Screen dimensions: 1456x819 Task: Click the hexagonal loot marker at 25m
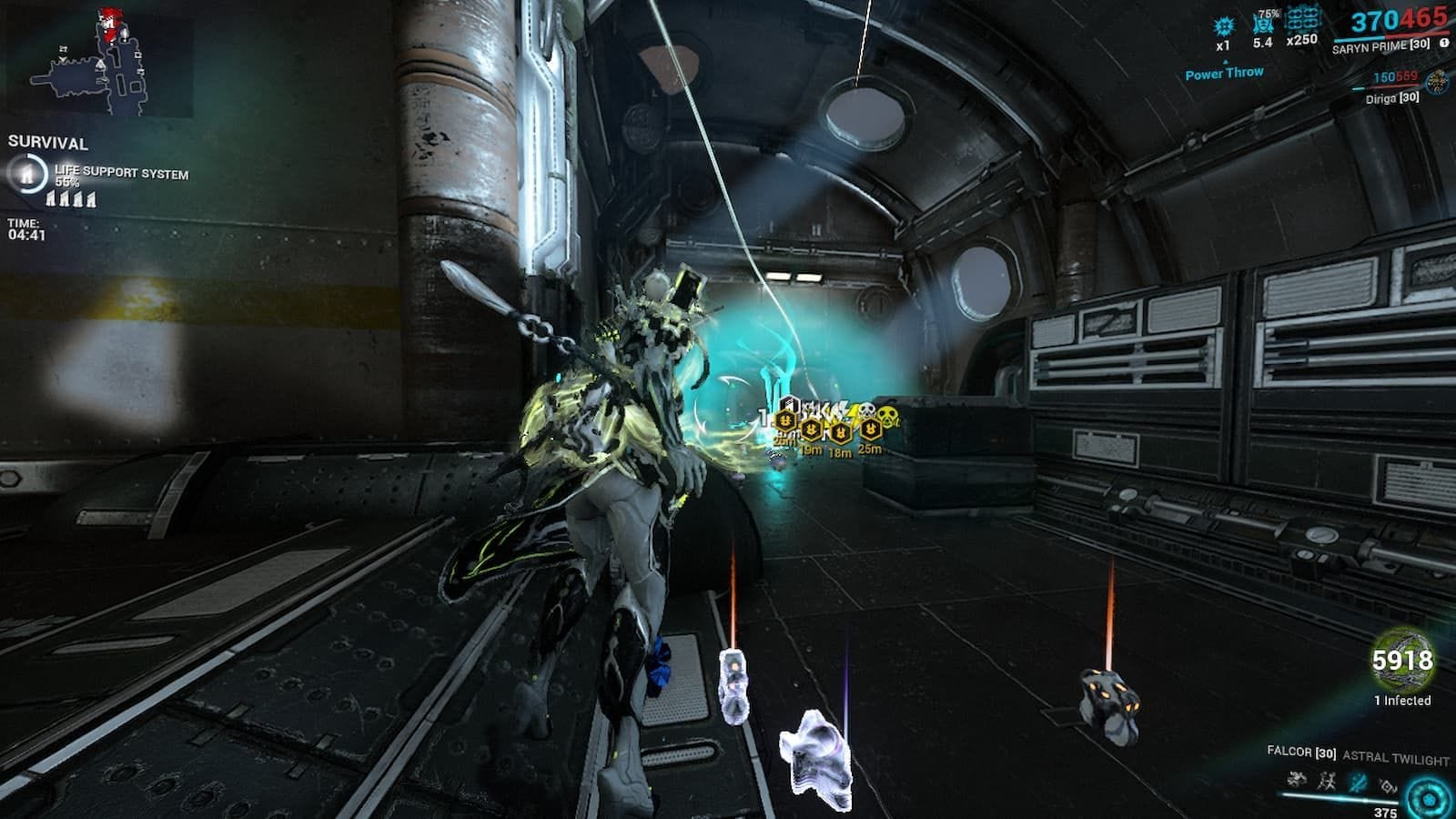point(869,430)
